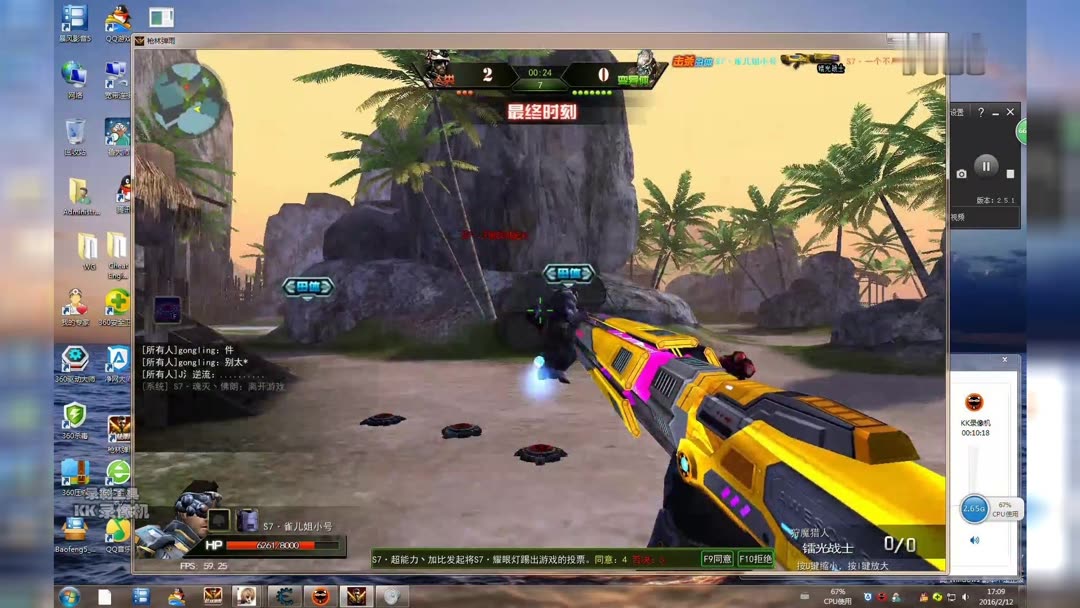
Task: Agree to the kick vote (同意)
Action: coord(717,559)
